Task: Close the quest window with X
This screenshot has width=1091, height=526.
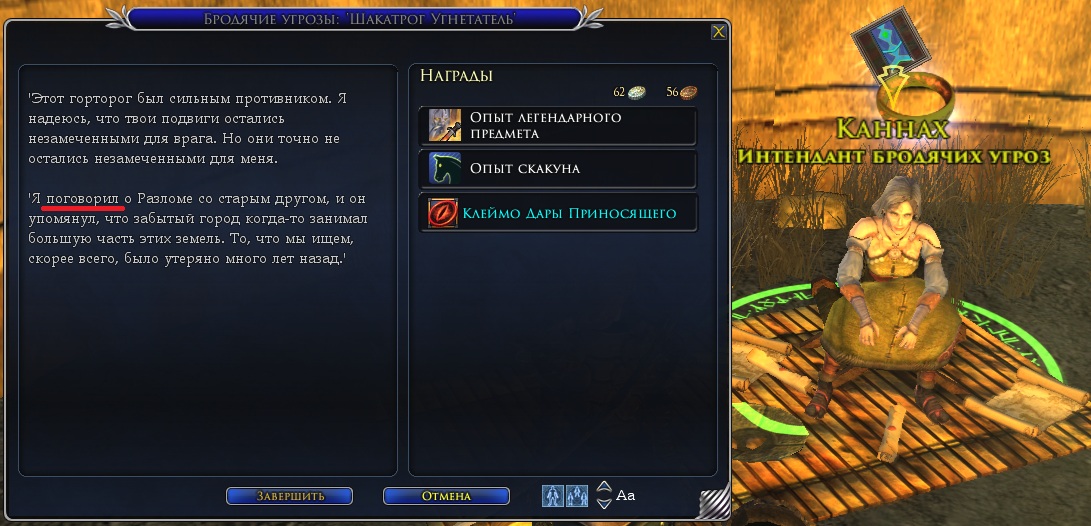Action: tap(718, 32)
